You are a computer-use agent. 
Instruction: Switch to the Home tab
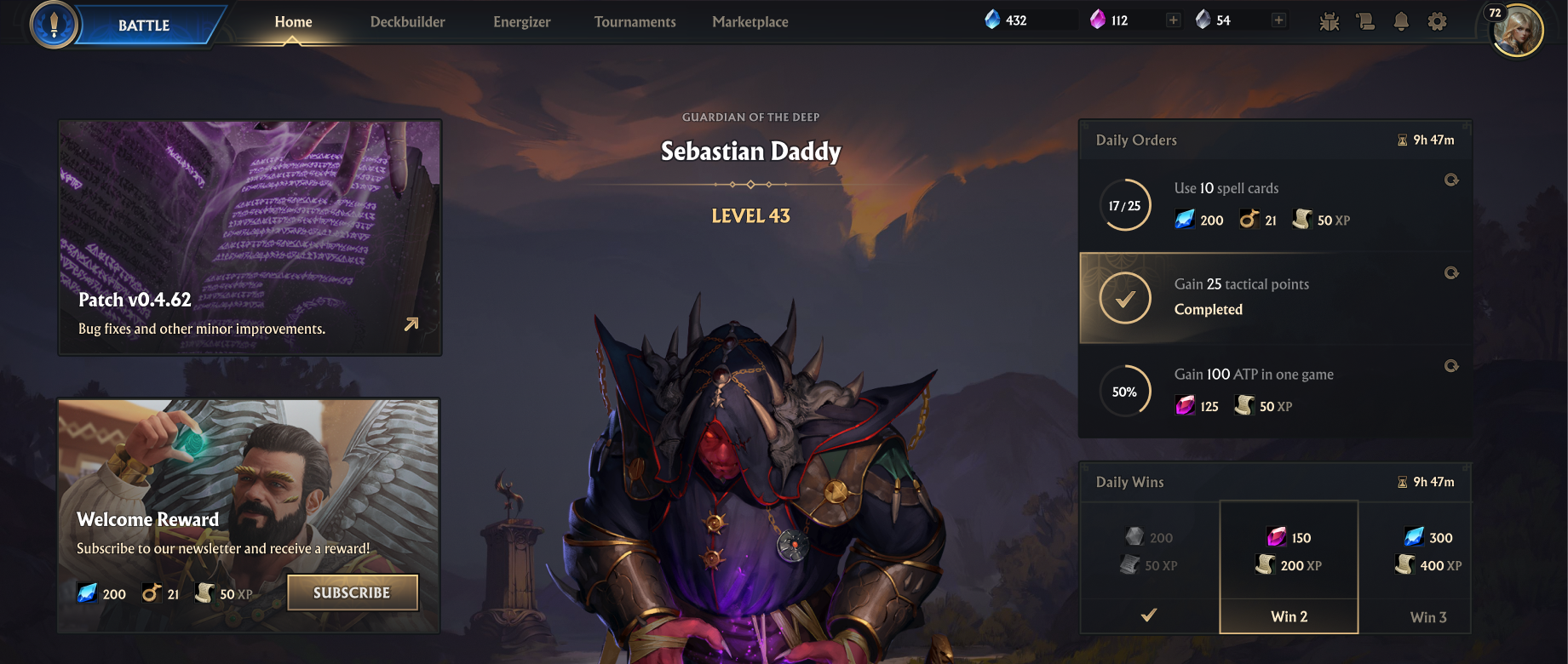tap(293, 22)
